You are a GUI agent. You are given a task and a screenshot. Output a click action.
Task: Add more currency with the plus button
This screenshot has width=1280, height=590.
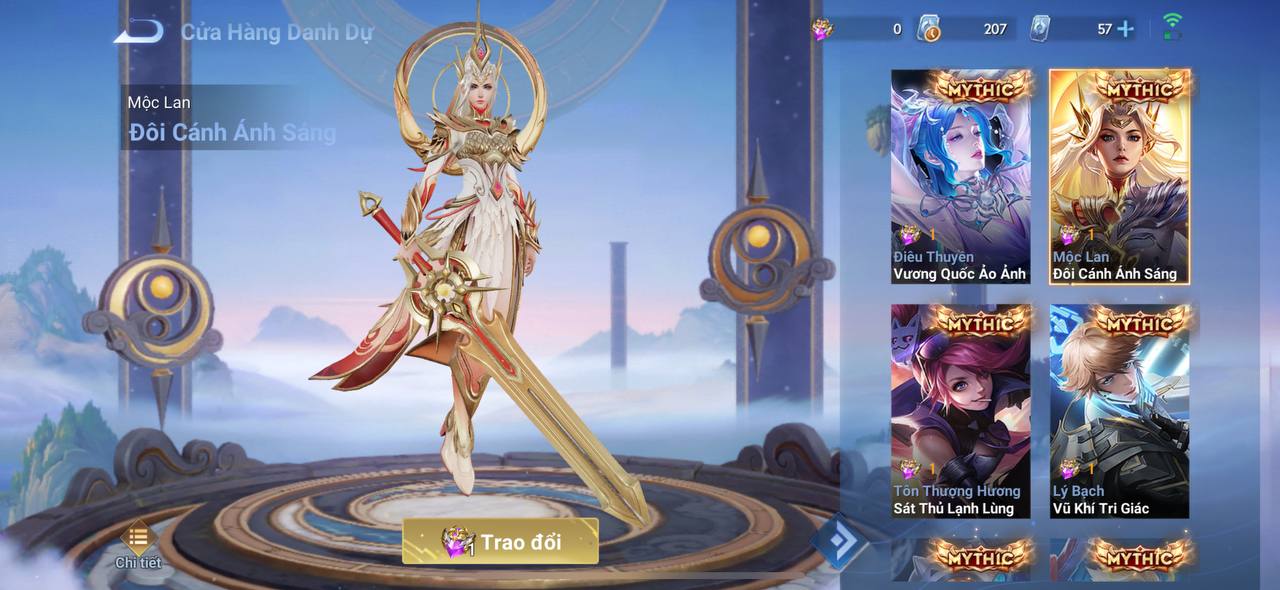(1126, 29)
